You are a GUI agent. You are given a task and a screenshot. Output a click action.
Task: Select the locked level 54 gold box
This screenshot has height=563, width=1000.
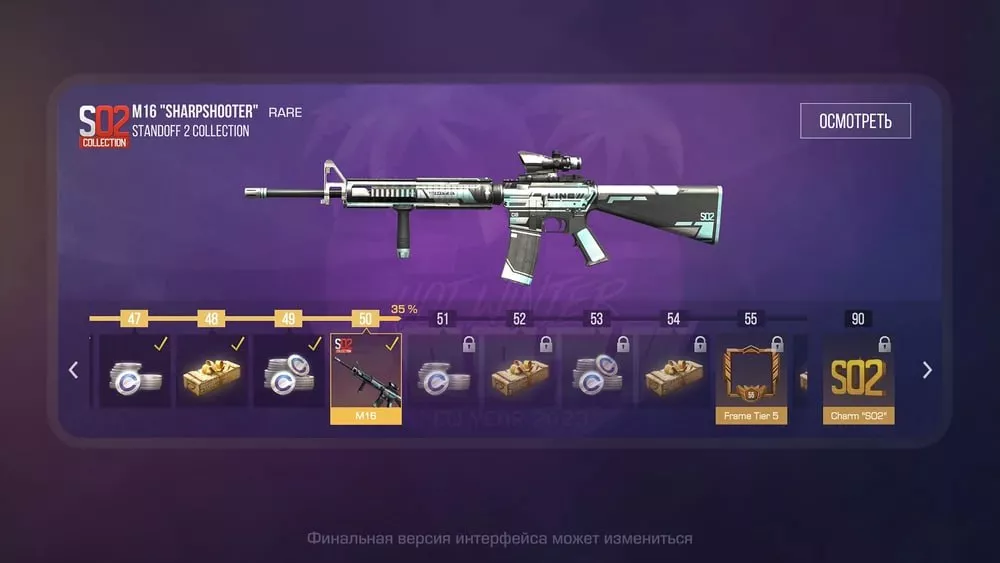[x=674, y=371]
